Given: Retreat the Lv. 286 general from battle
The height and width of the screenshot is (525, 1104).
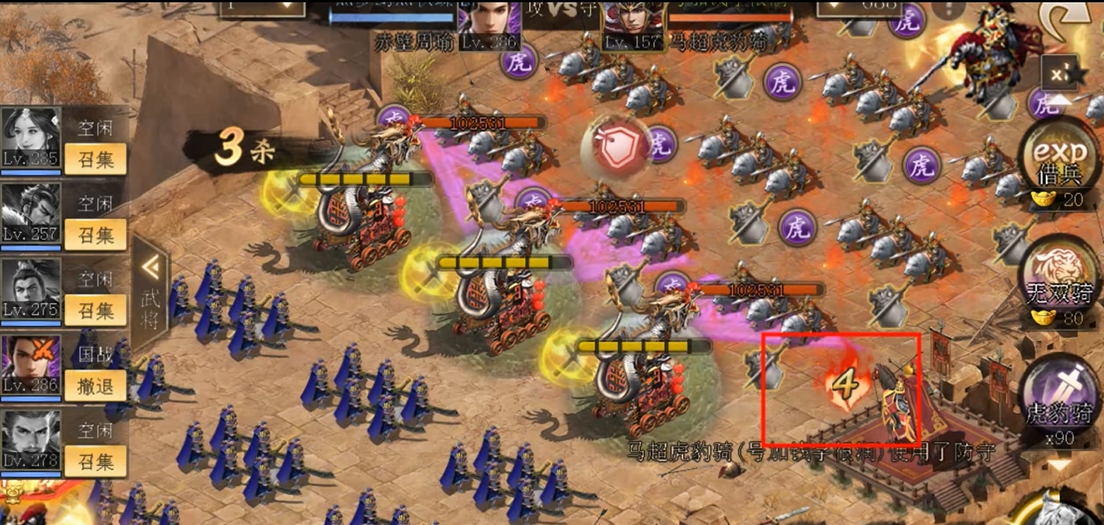Looking at the screenshot, I should click(95, 386).
